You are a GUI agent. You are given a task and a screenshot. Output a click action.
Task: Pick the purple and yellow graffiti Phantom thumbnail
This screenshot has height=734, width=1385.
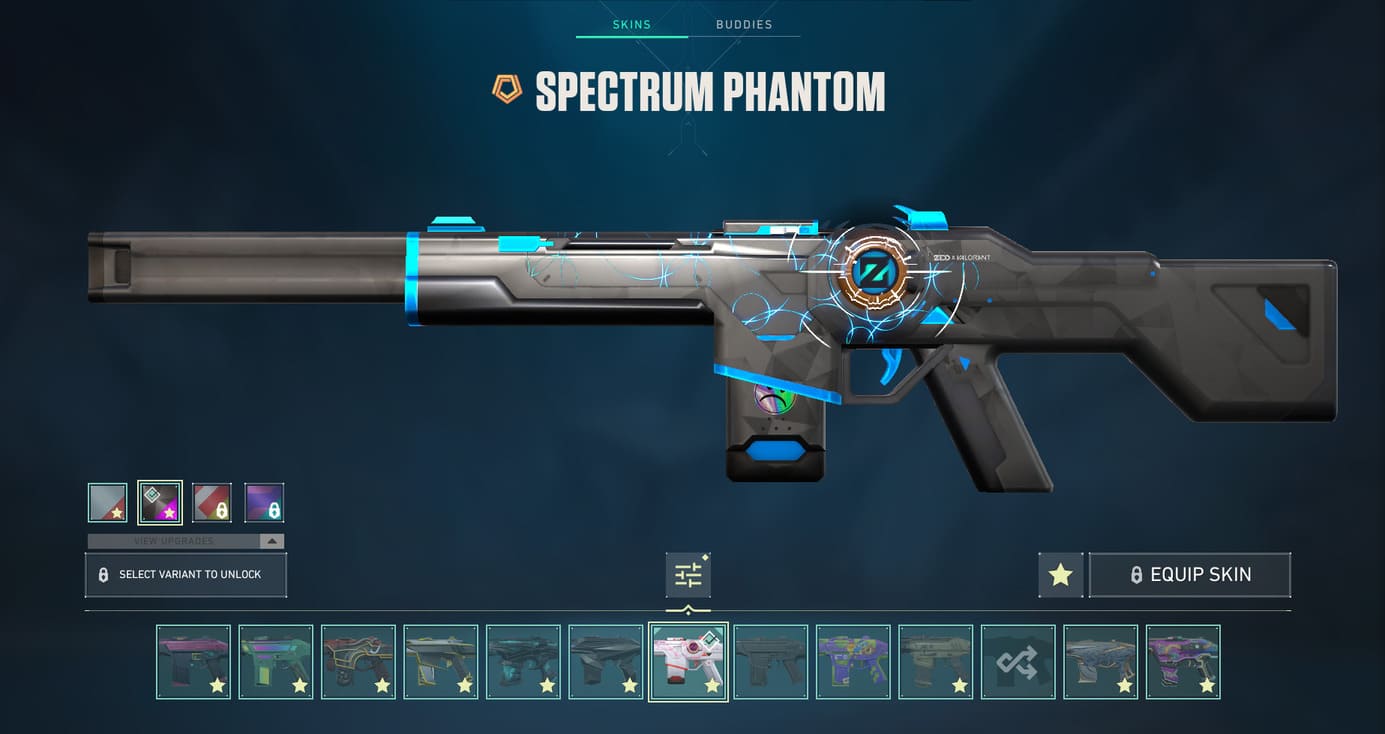(x=853, y=661)
